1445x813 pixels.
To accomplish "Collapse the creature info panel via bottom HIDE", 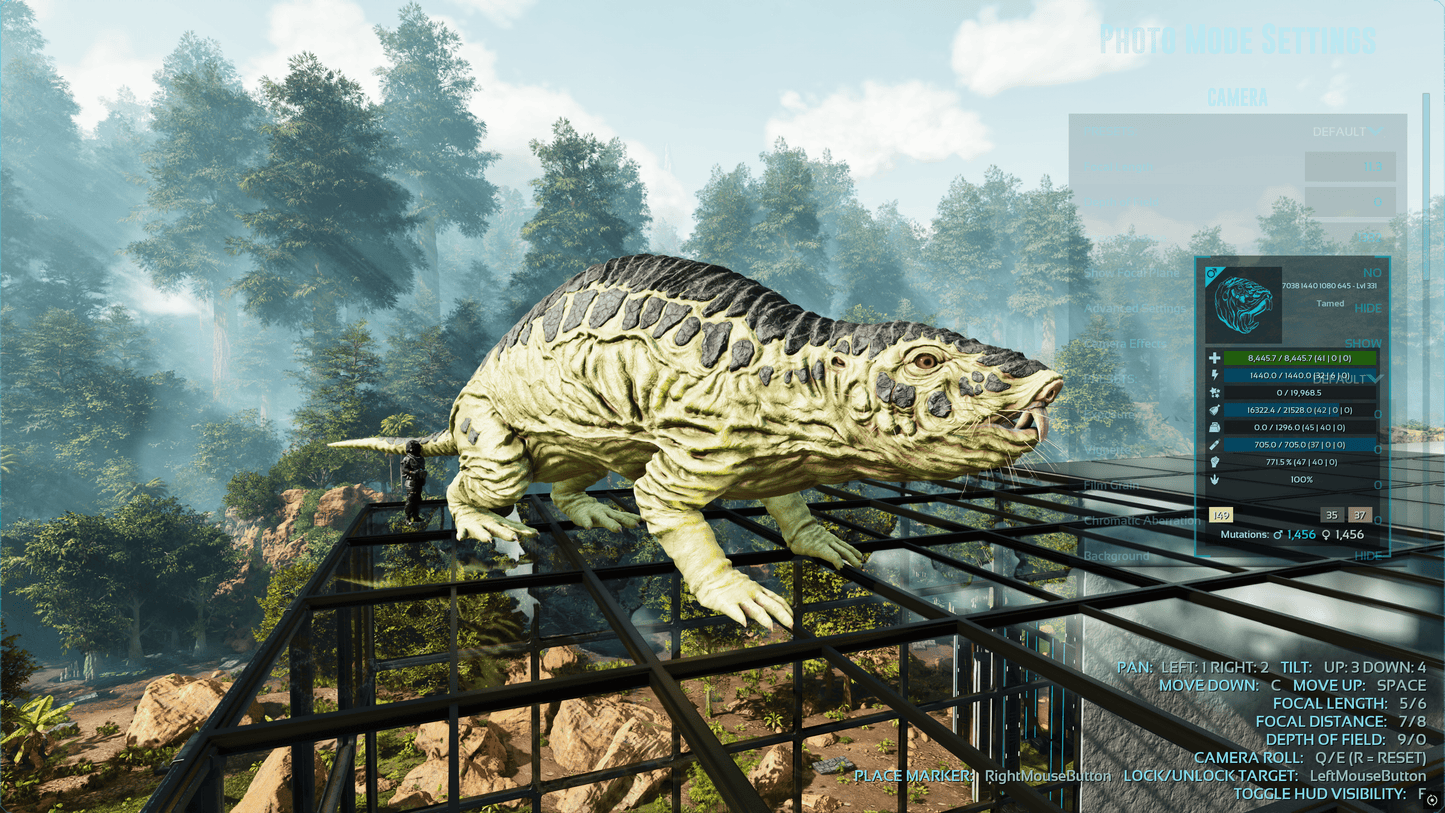I will point(1369,556).
